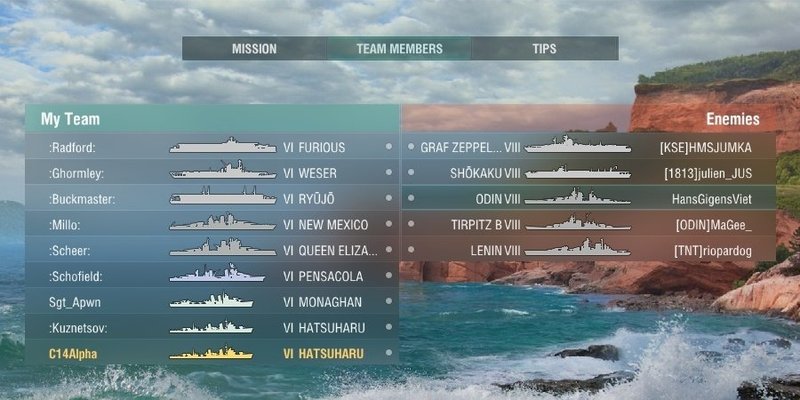Select Ghormley's Weser row

tap(212, 173)
